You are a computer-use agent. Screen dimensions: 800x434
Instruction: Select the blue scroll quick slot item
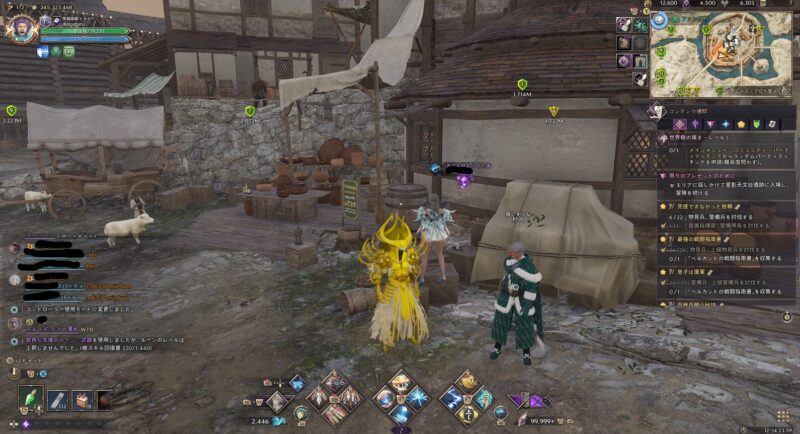(x=57, y=400)
